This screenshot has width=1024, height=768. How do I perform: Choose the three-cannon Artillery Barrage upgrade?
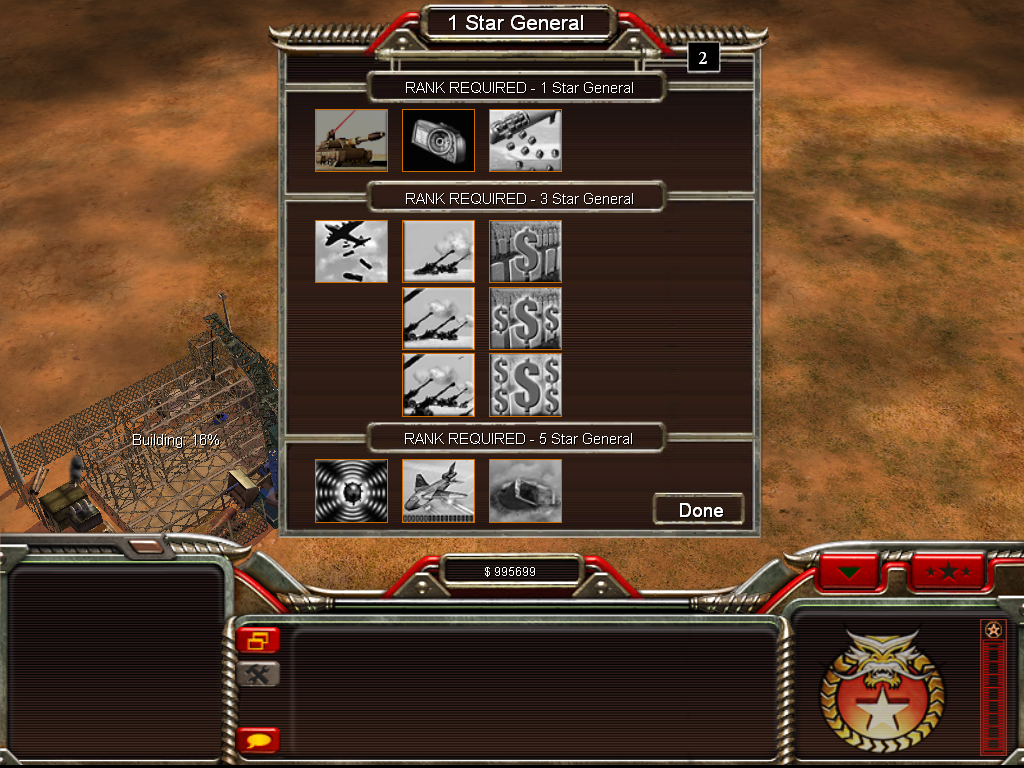coord(438,384)
